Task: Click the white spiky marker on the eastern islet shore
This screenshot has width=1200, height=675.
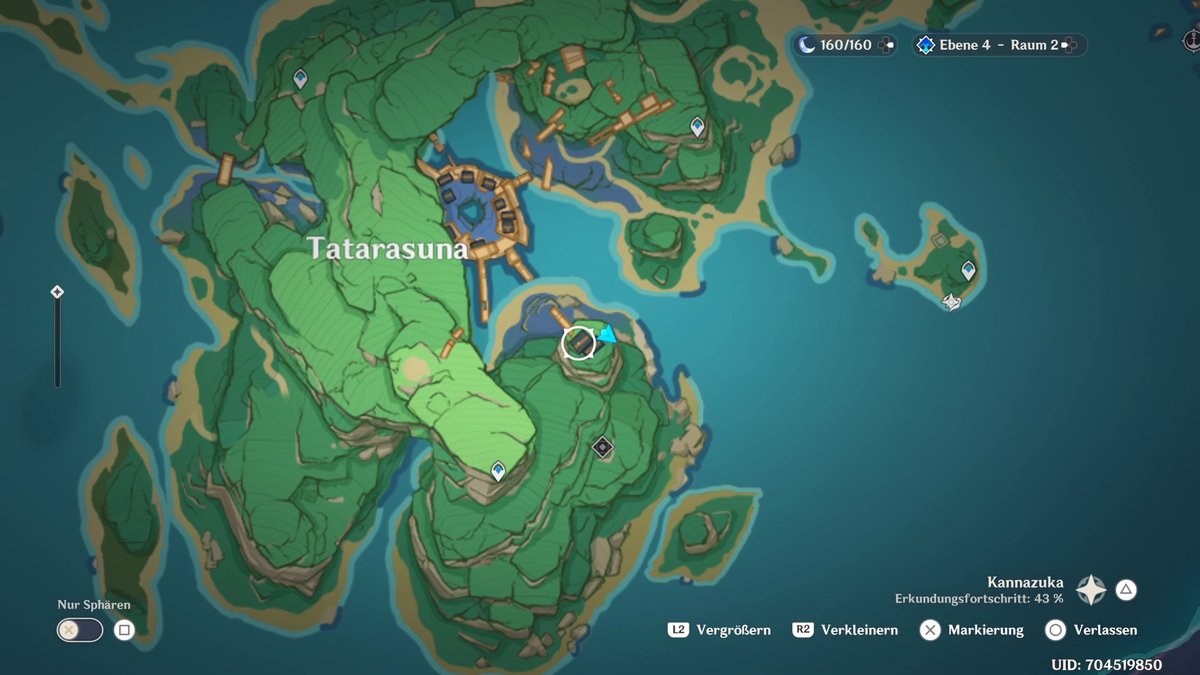Action: 952,301
